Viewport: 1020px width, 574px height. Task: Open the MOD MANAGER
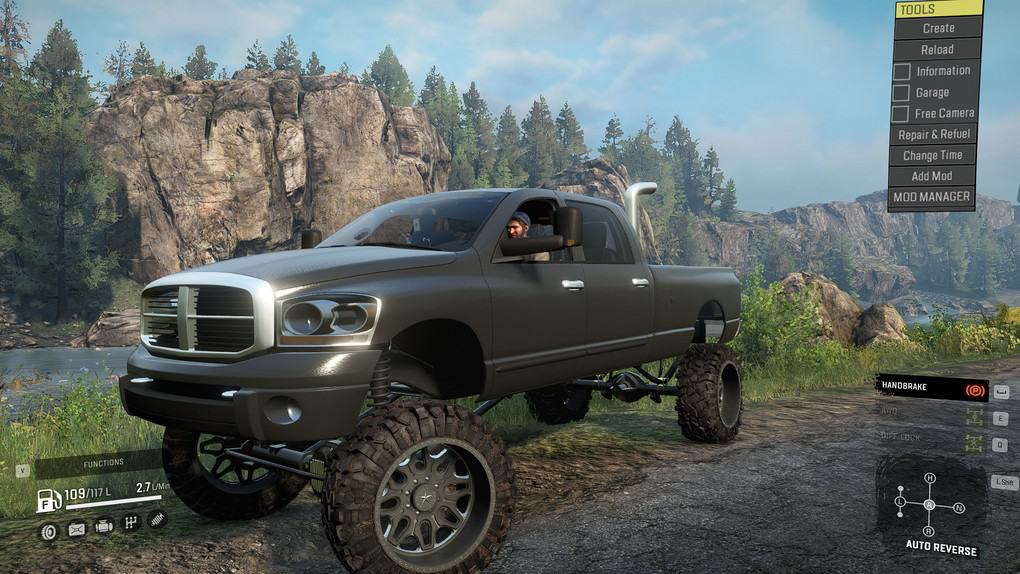(x=931, y=197)
